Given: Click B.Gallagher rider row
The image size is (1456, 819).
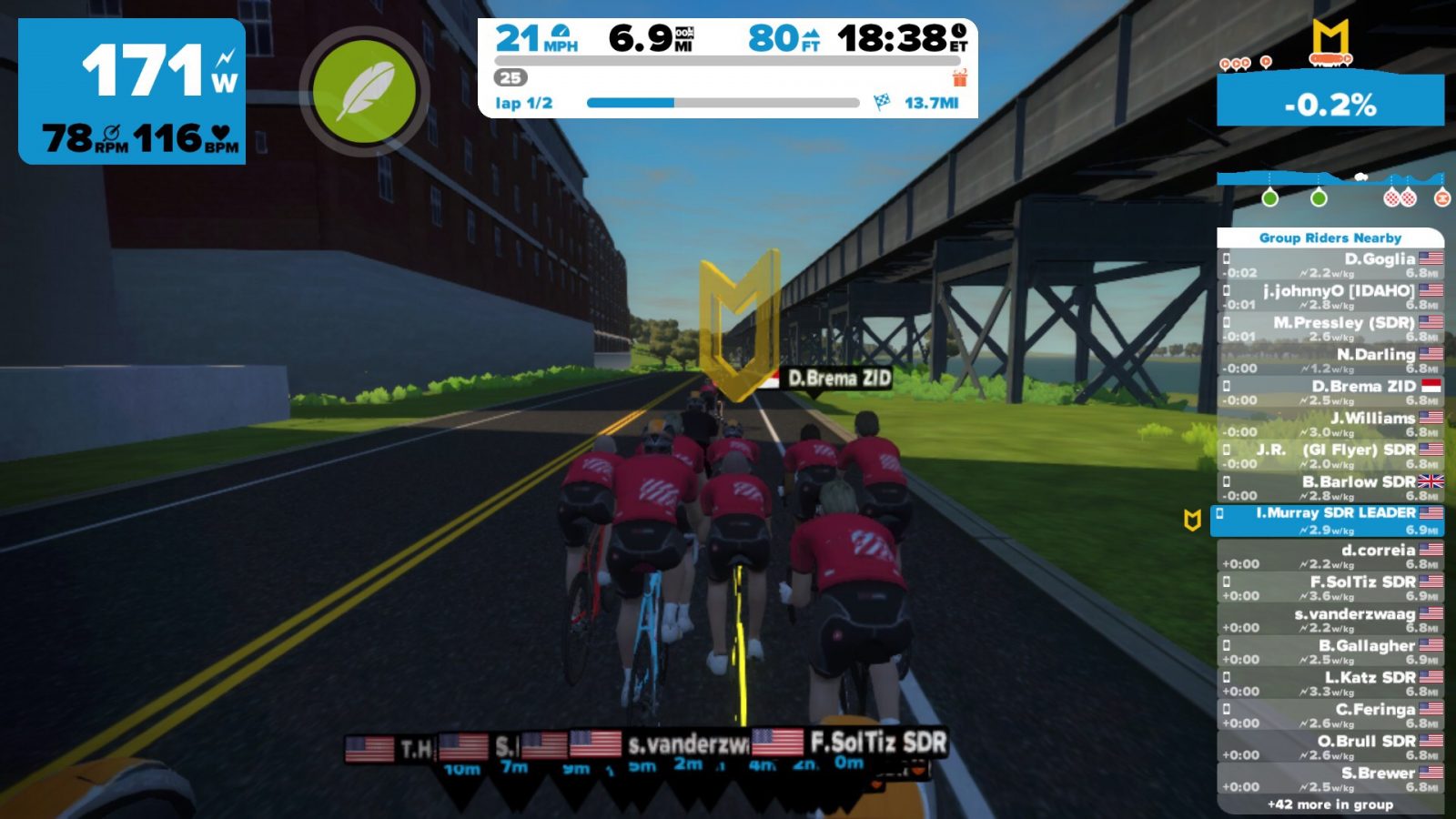Looking at the screenshot, I should pos(1330,652).
